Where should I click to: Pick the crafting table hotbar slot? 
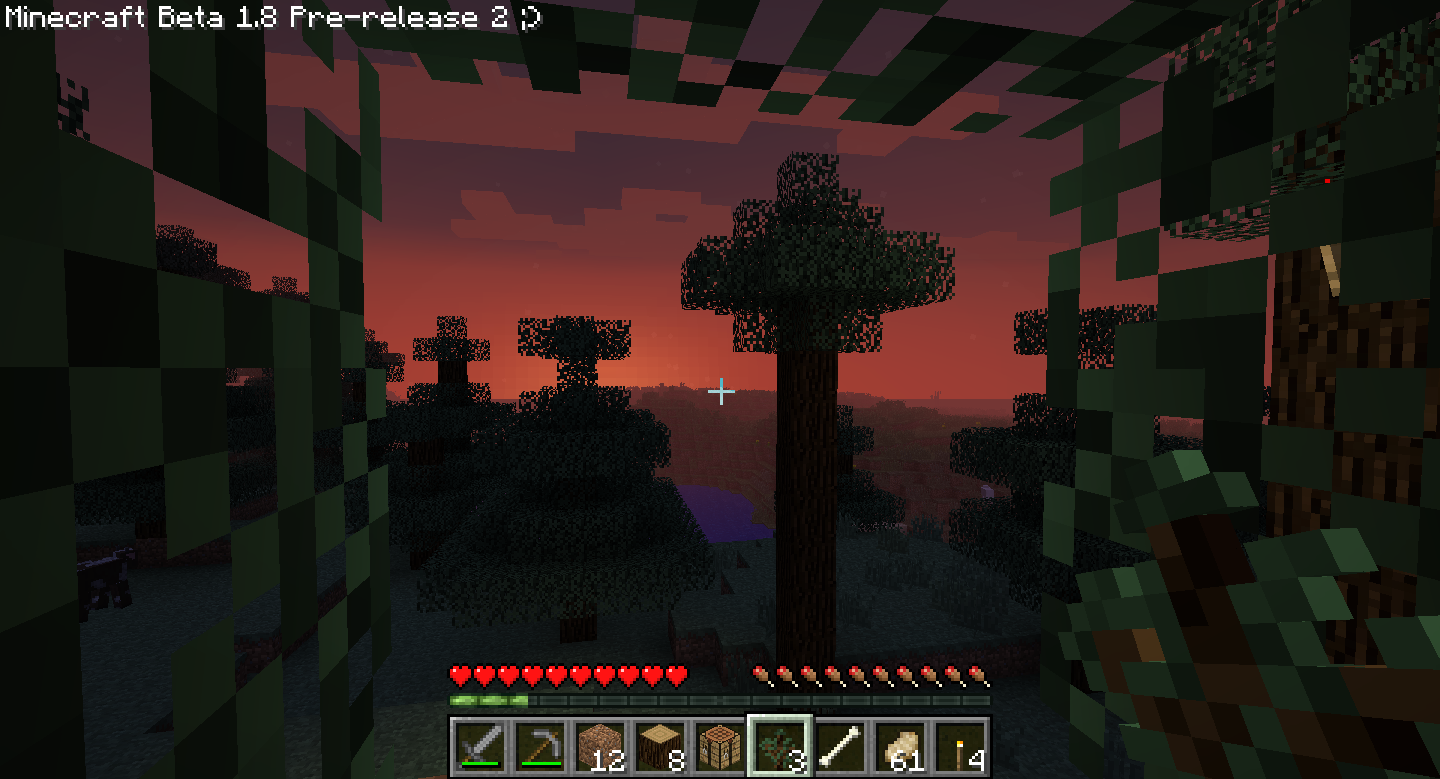click(718, 747)
